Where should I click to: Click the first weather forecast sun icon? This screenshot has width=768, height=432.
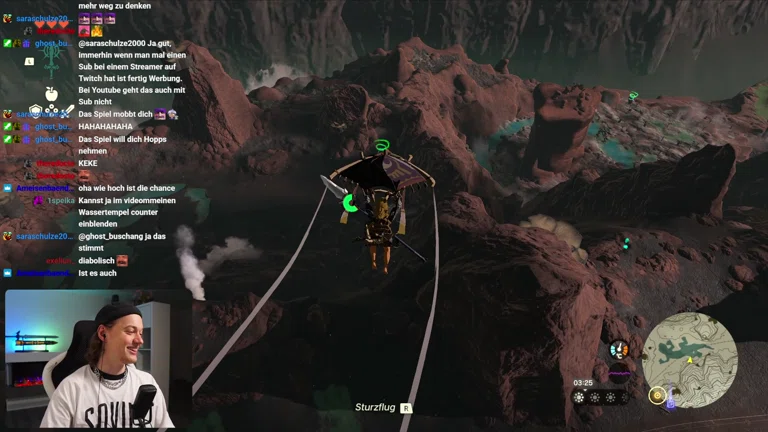(579, 397)
